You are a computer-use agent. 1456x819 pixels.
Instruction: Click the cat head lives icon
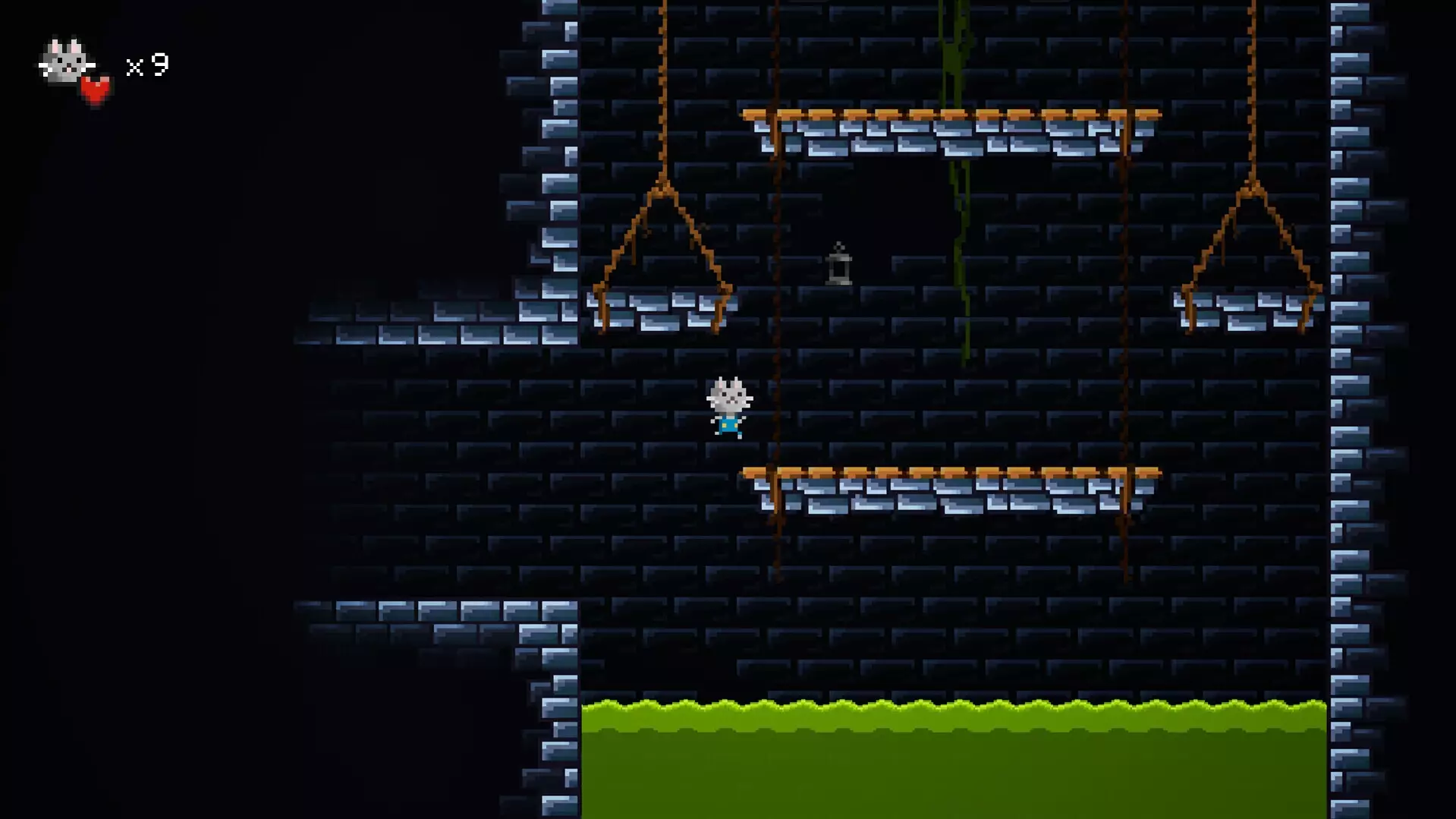(x=67, y=62)
